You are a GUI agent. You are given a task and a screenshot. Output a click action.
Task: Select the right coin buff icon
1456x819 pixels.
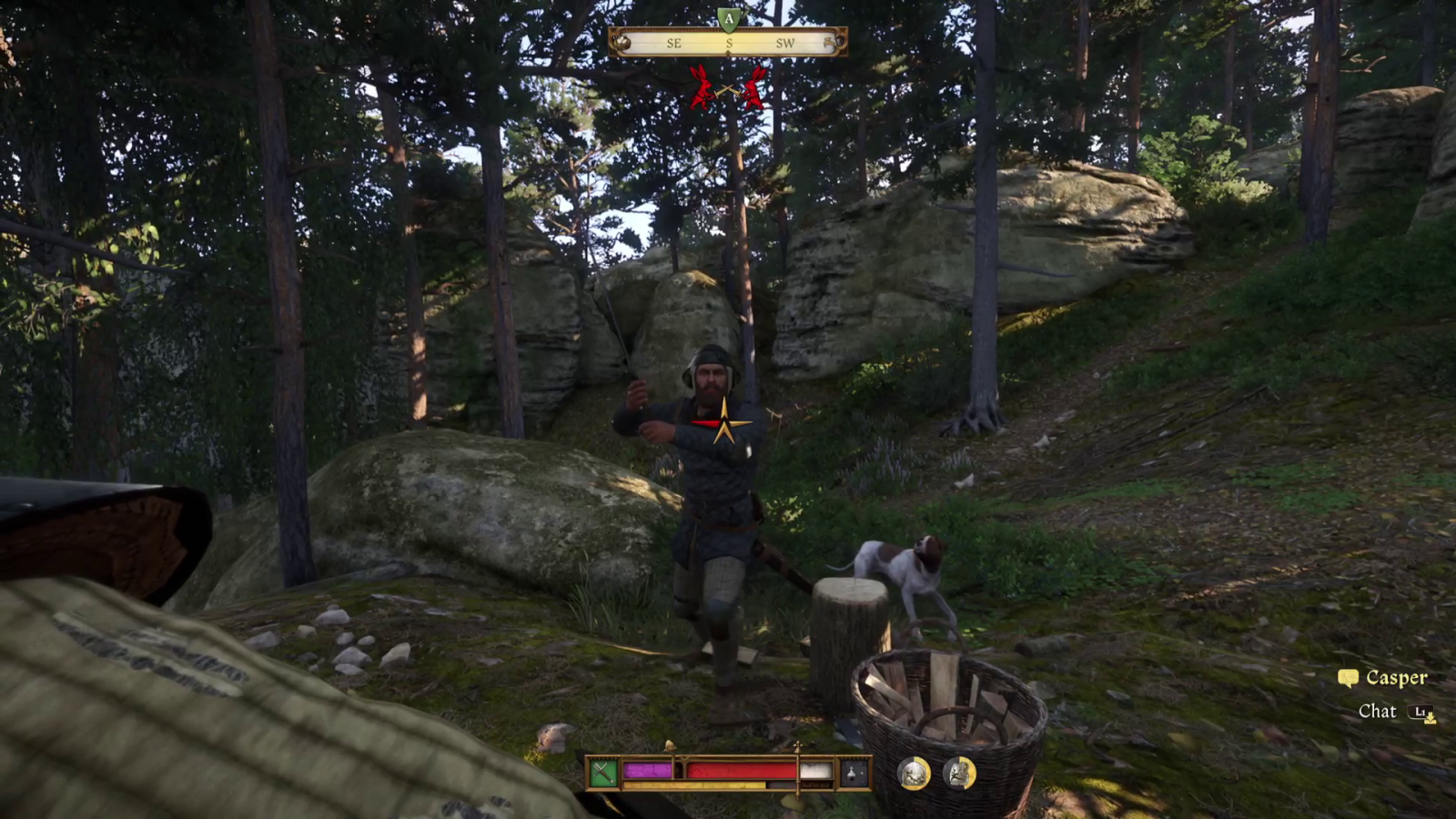click(956, 772)
